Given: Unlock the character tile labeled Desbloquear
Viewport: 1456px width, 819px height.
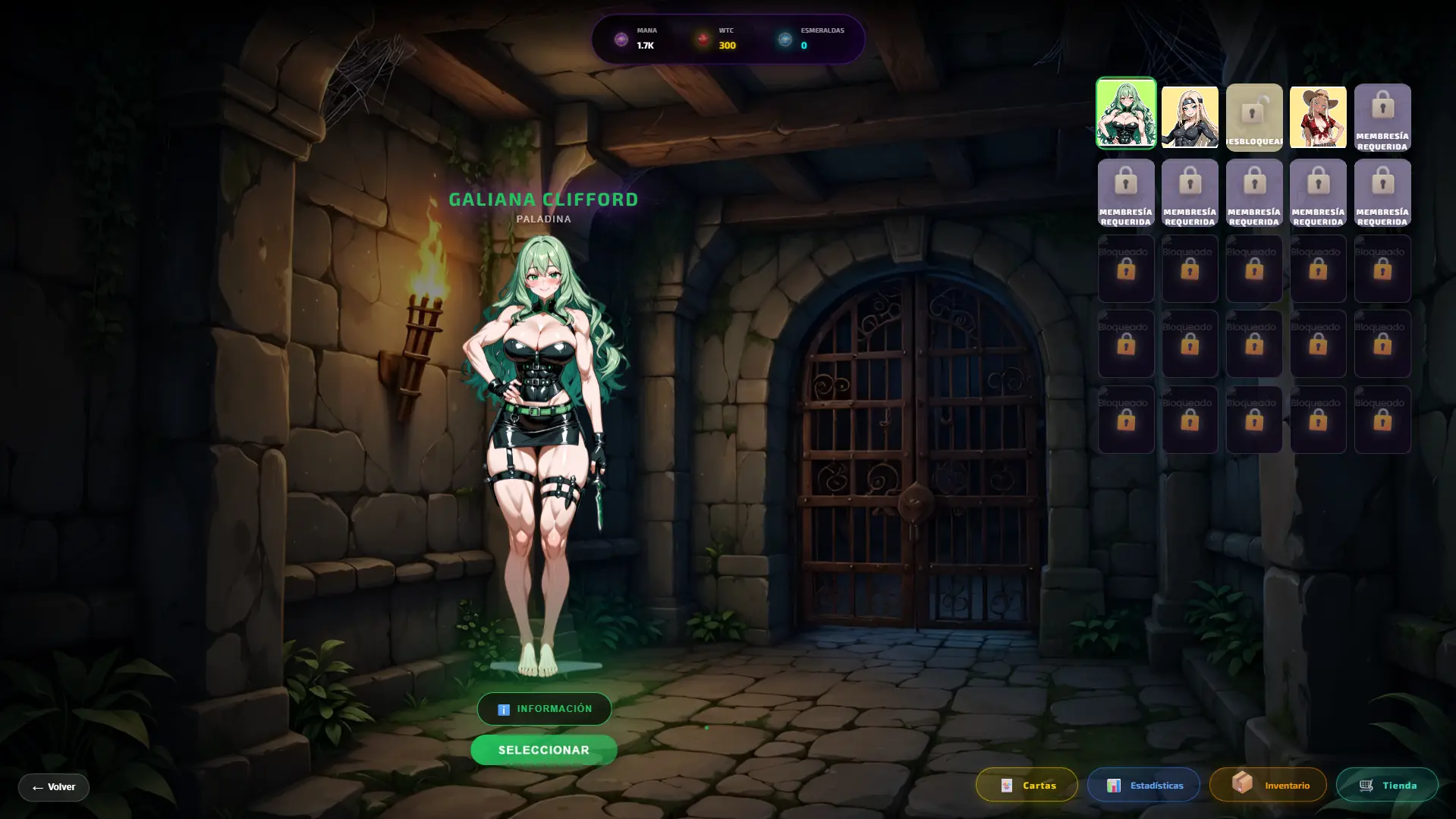Looking at the screenshot, I should 1254,117.
